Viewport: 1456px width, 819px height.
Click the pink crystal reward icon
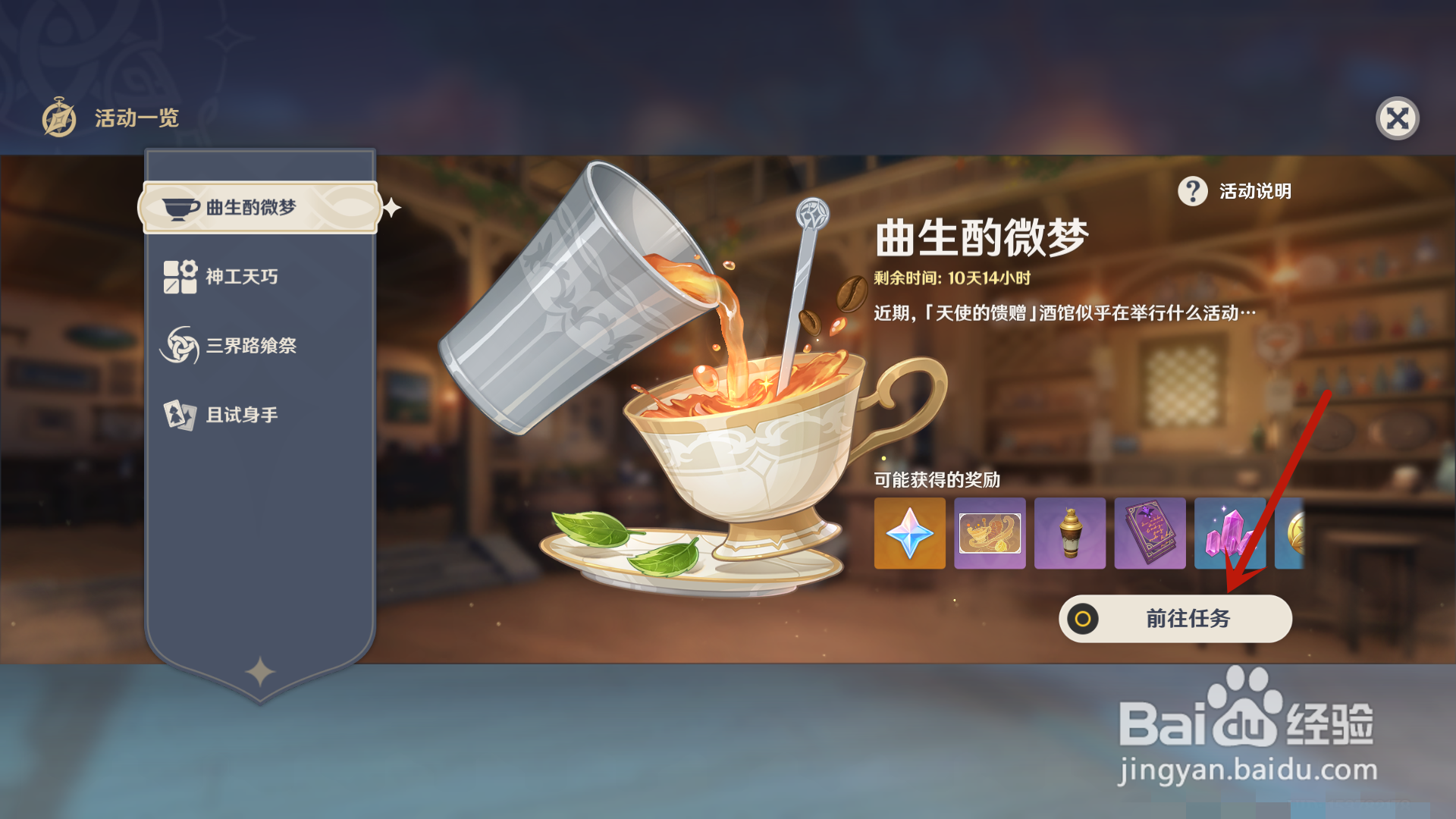[1230, 532]
